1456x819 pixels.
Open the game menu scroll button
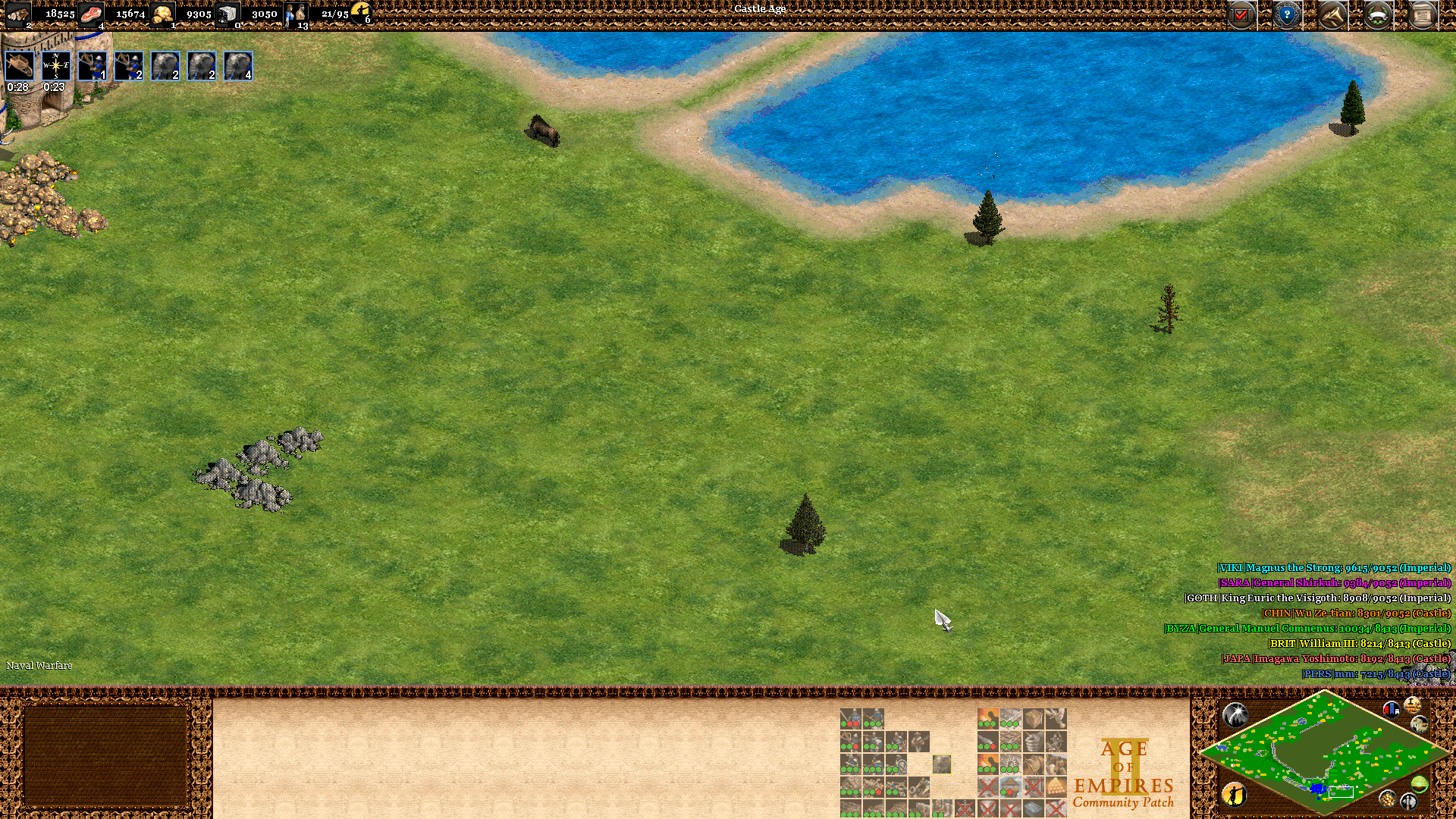[x=1423, y=14]
